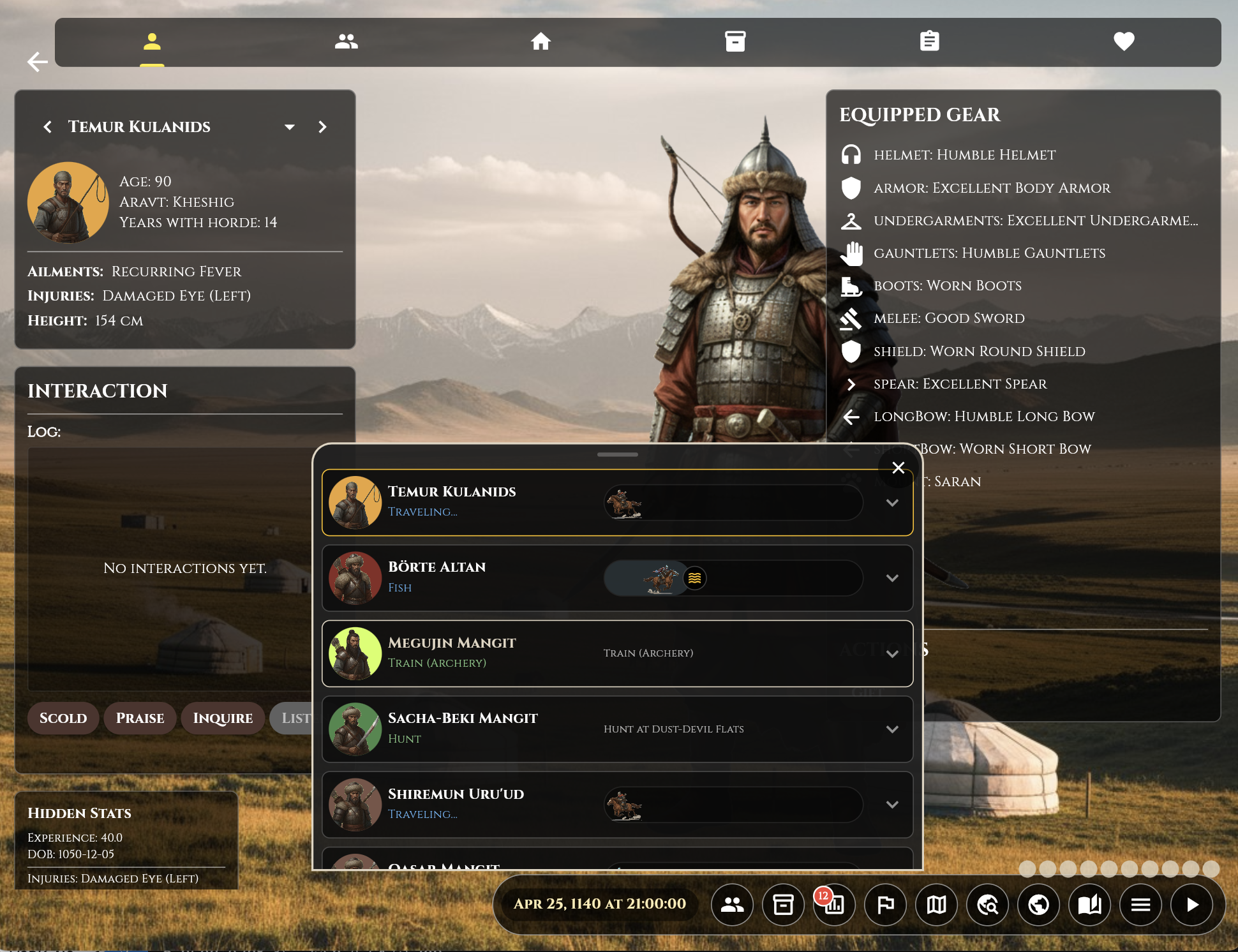Open the home tab
Image resolution: width=1238 pixels, height=952 pixels.
[x=541, y=41]
